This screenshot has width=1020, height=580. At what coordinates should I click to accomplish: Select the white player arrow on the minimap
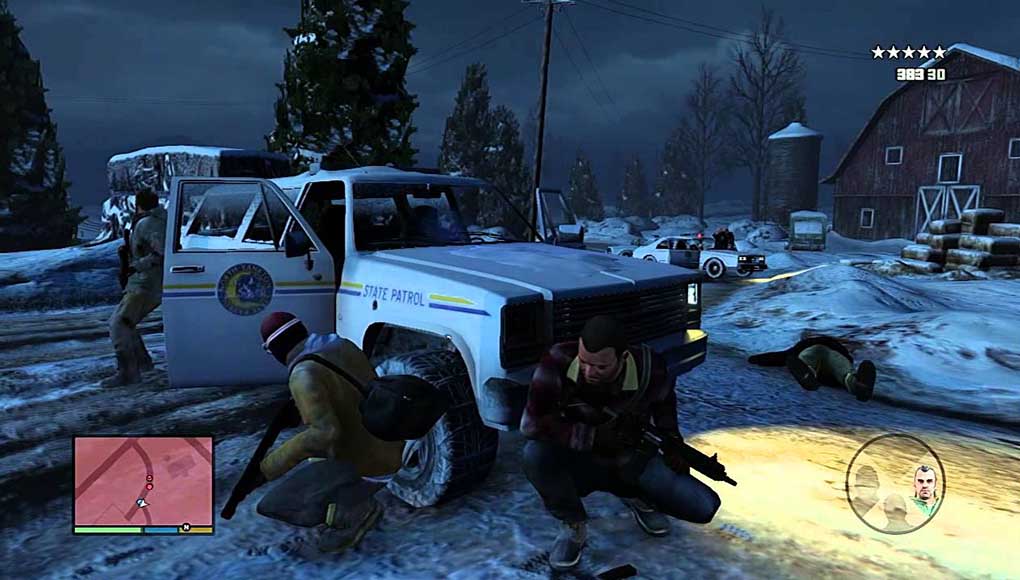click(142, 502)
